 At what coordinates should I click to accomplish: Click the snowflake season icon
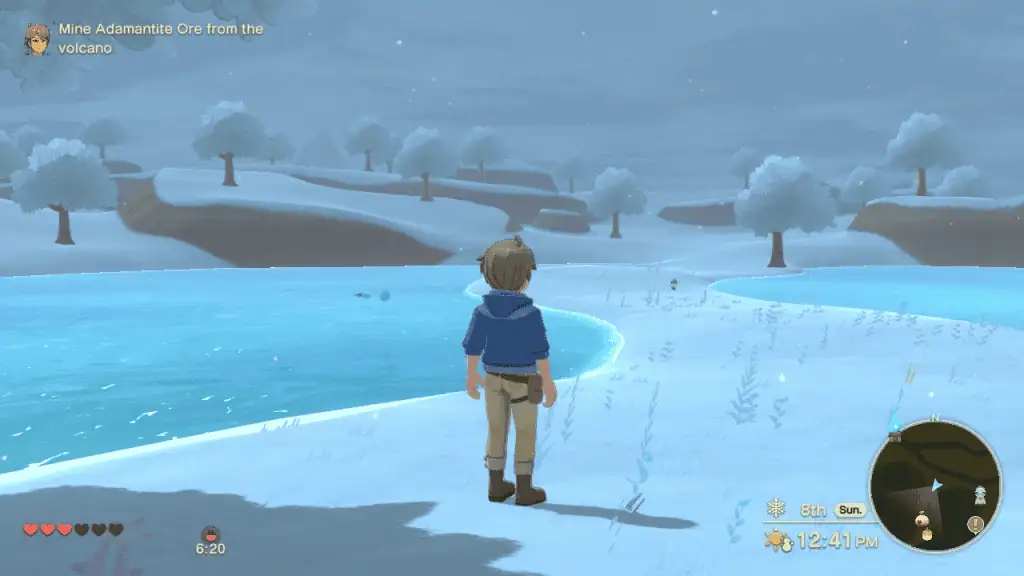776,508
